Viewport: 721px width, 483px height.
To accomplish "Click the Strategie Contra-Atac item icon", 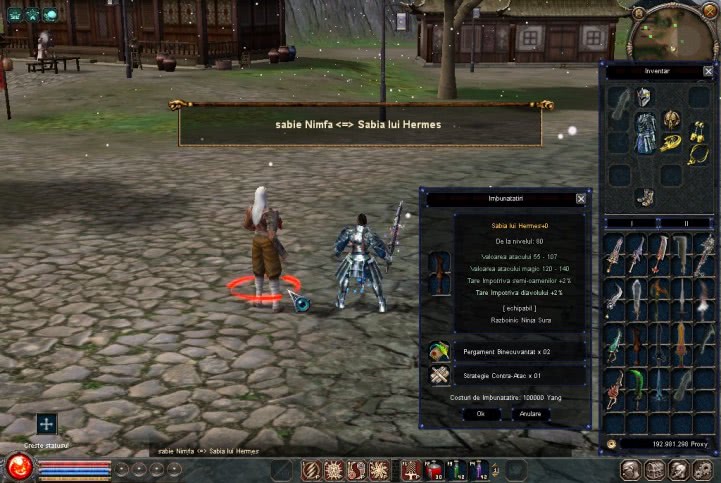I will tap(438, 375).
